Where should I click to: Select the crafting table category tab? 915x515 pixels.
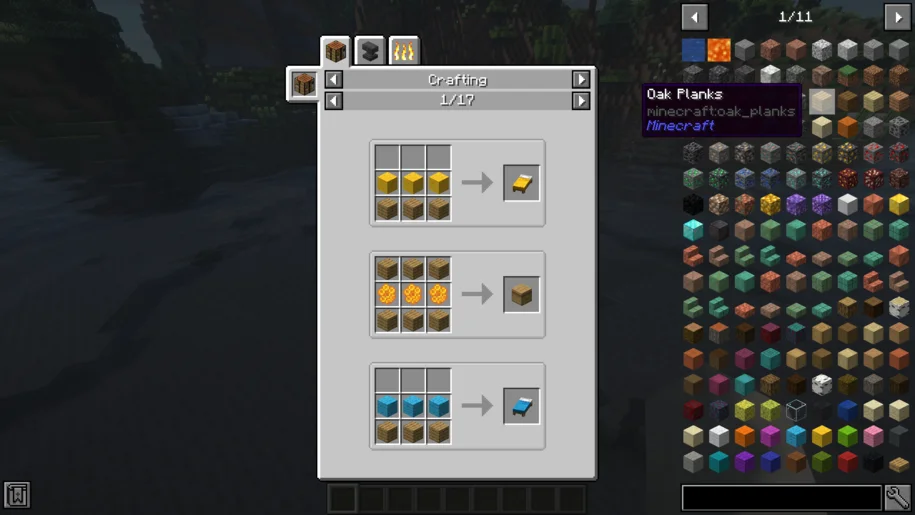tap(336, 50)
